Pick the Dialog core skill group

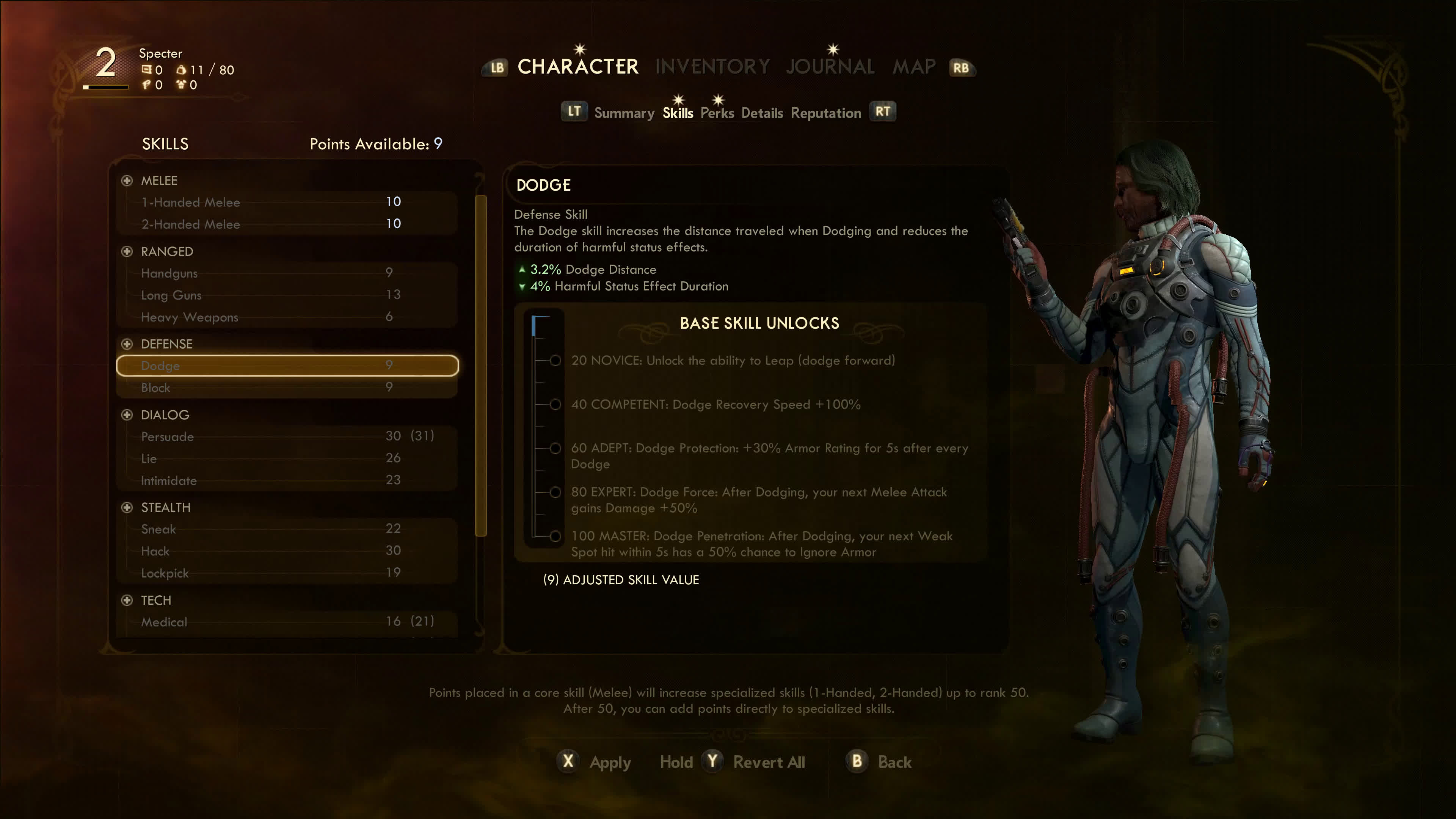pos(165,415)
